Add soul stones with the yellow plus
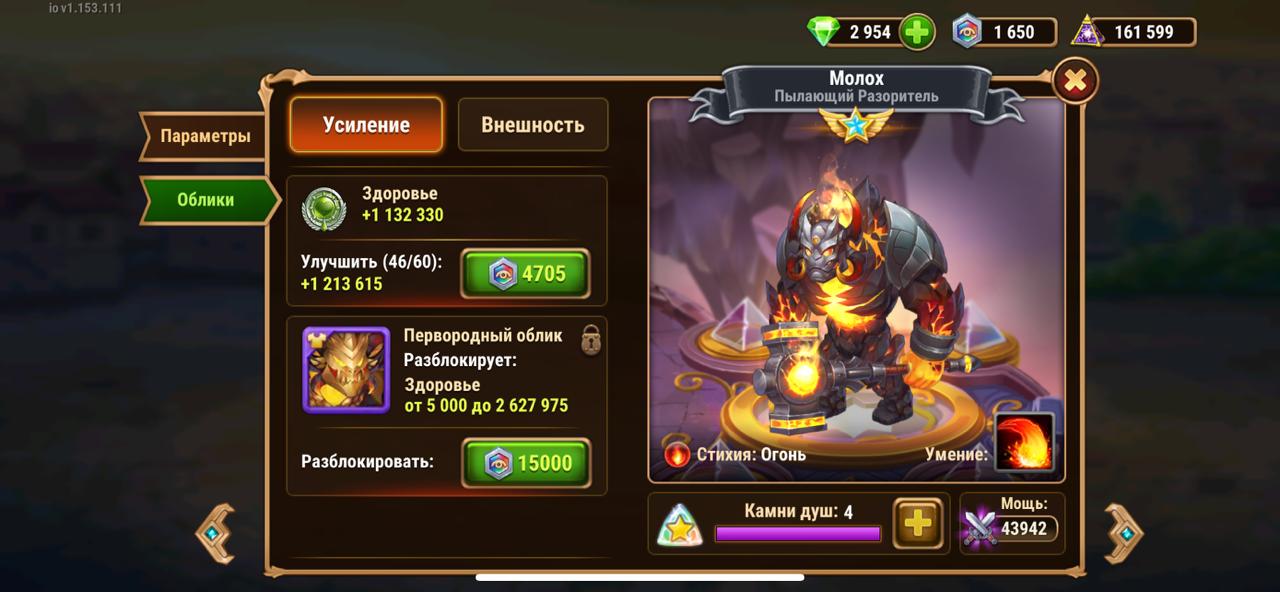Image resolution: width=1280 pixels, height=592 pixels. click(917, 523)
